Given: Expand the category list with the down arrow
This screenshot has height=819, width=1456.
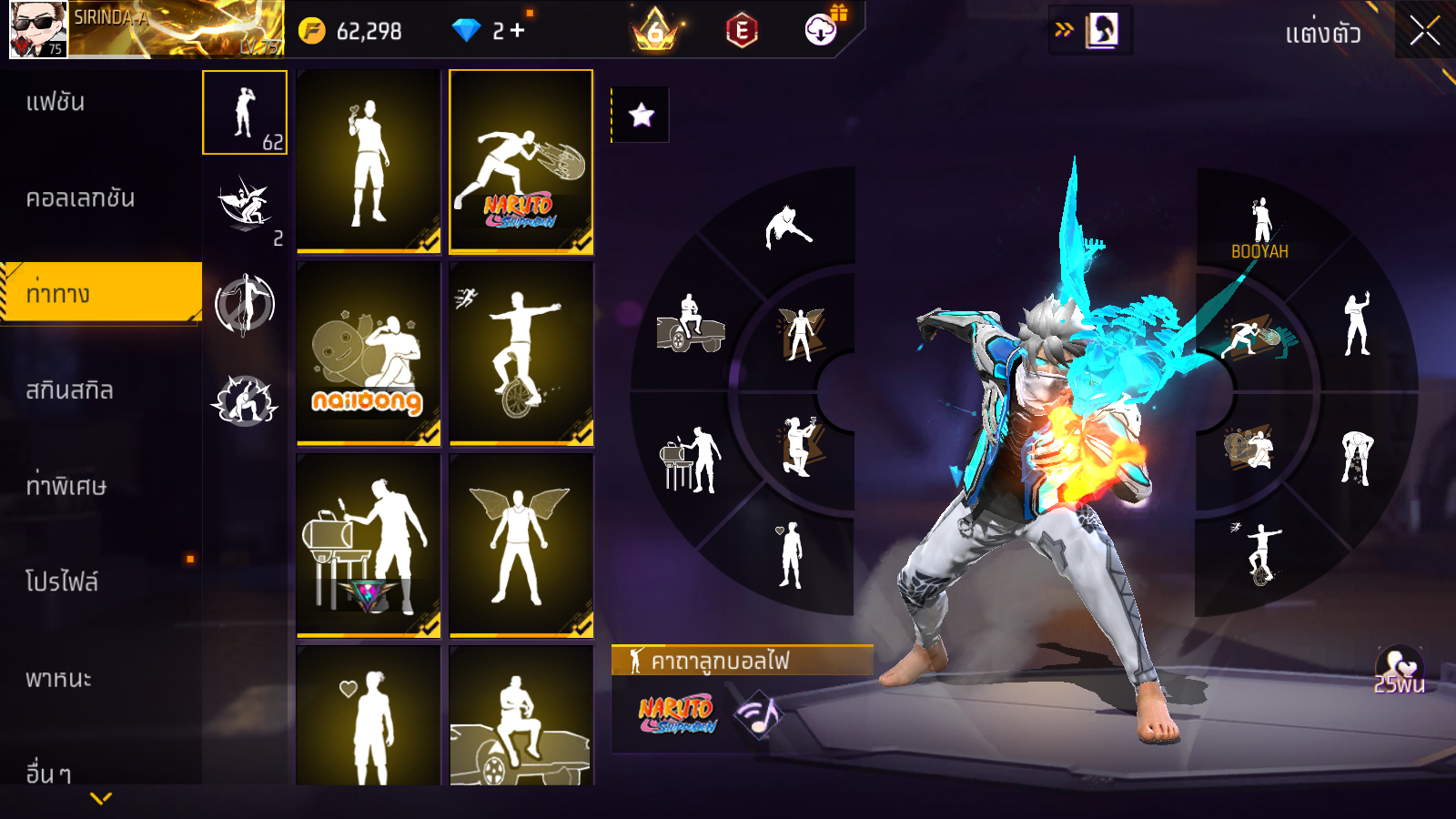Looking at the screenshot, I should pos(101,798).
